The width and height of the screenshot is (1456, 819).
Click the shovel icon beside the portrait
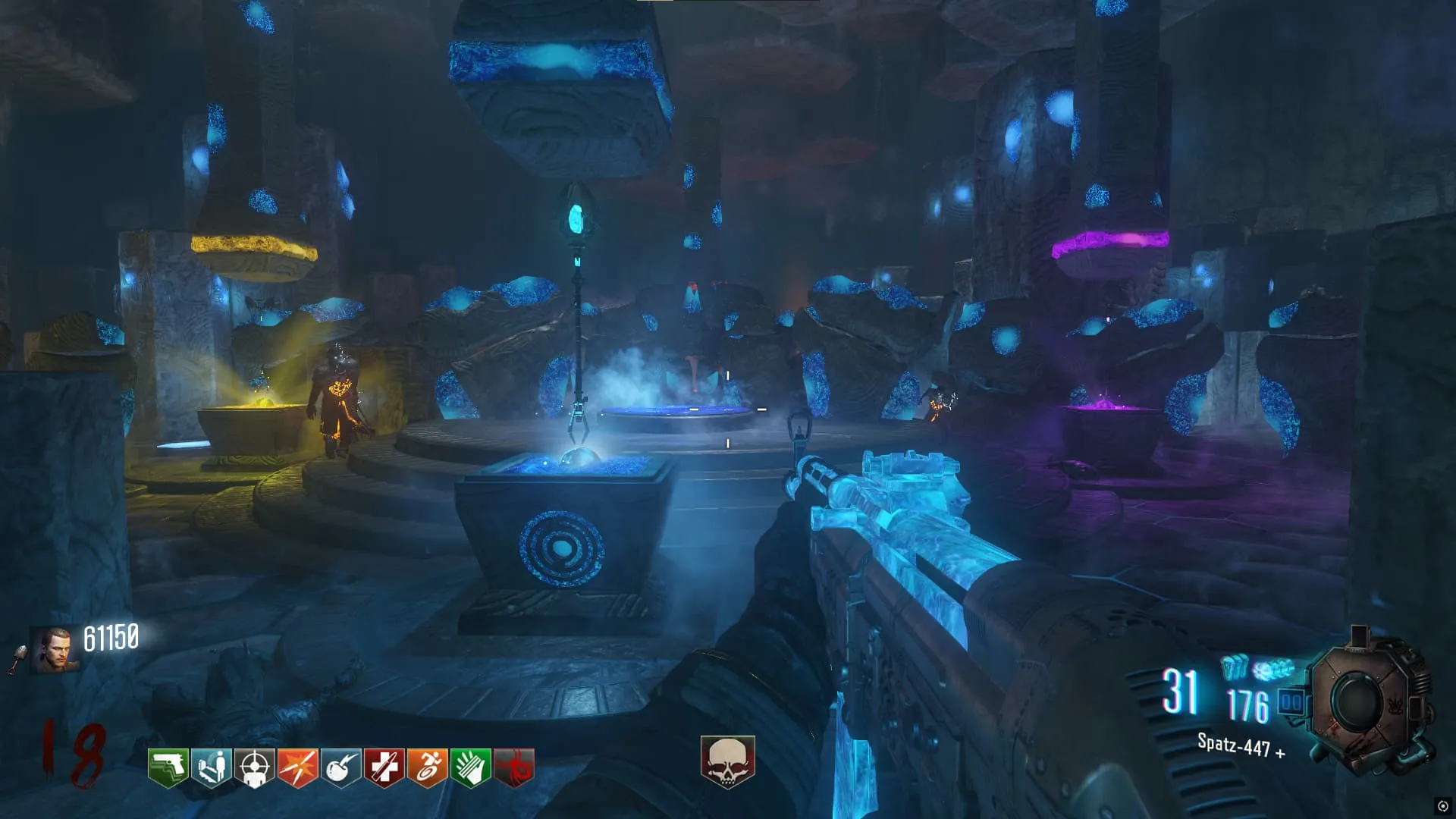(17, 658)
